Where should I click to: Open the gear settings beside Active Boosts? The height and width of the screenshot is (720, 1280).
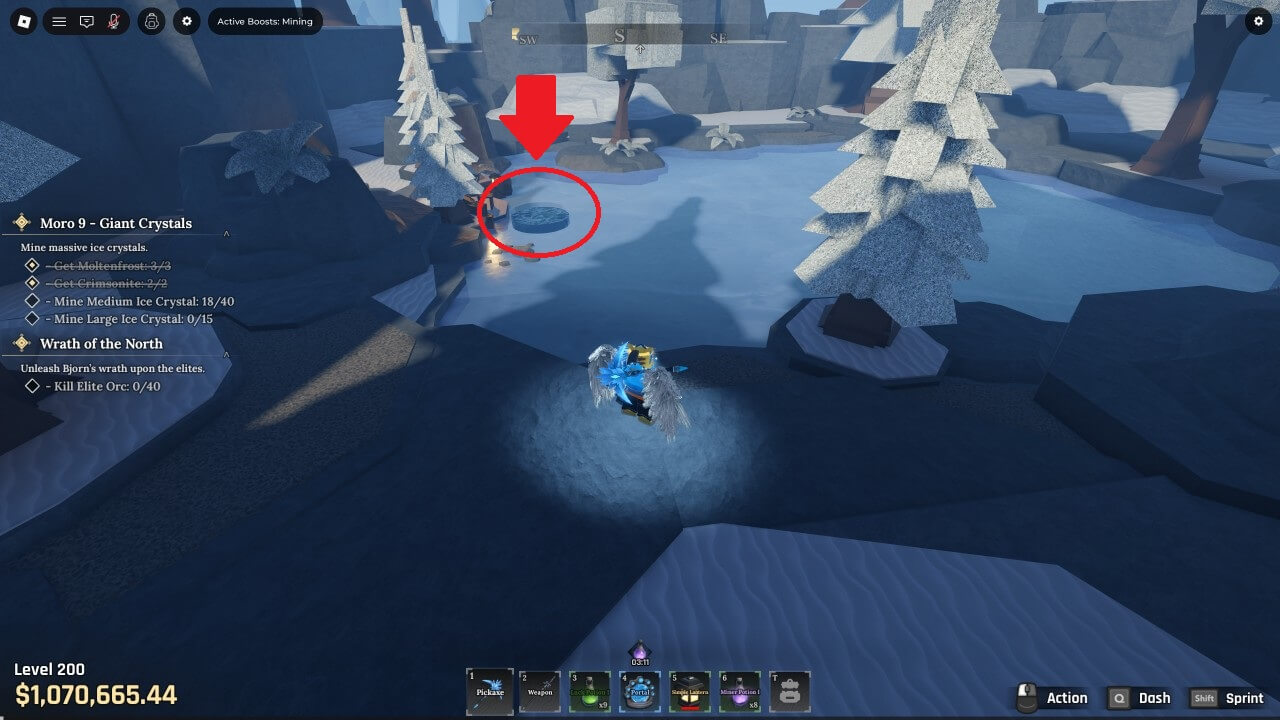tap(187, 21)
